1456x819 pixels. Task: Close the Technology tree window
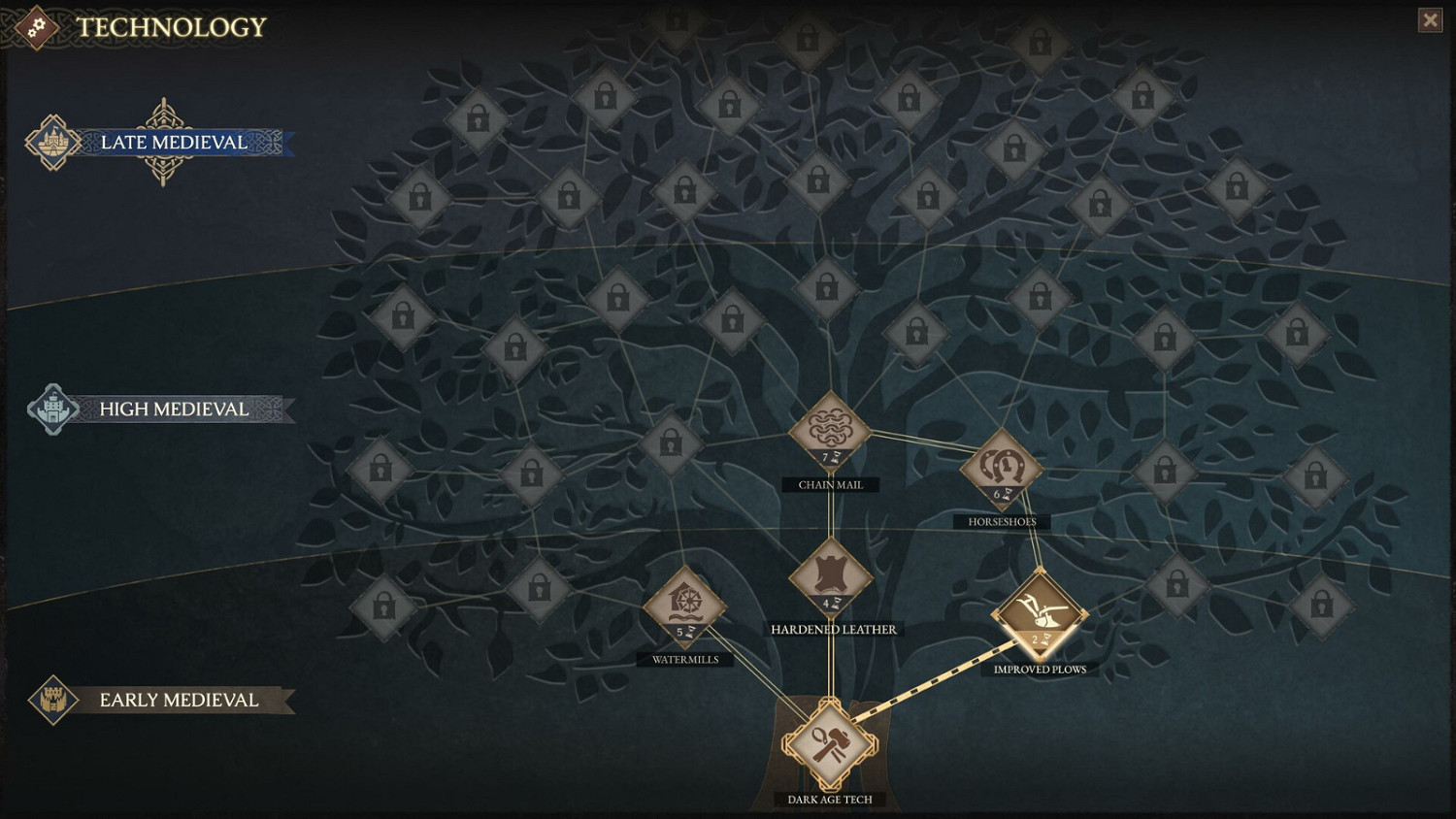point(1431,19)
